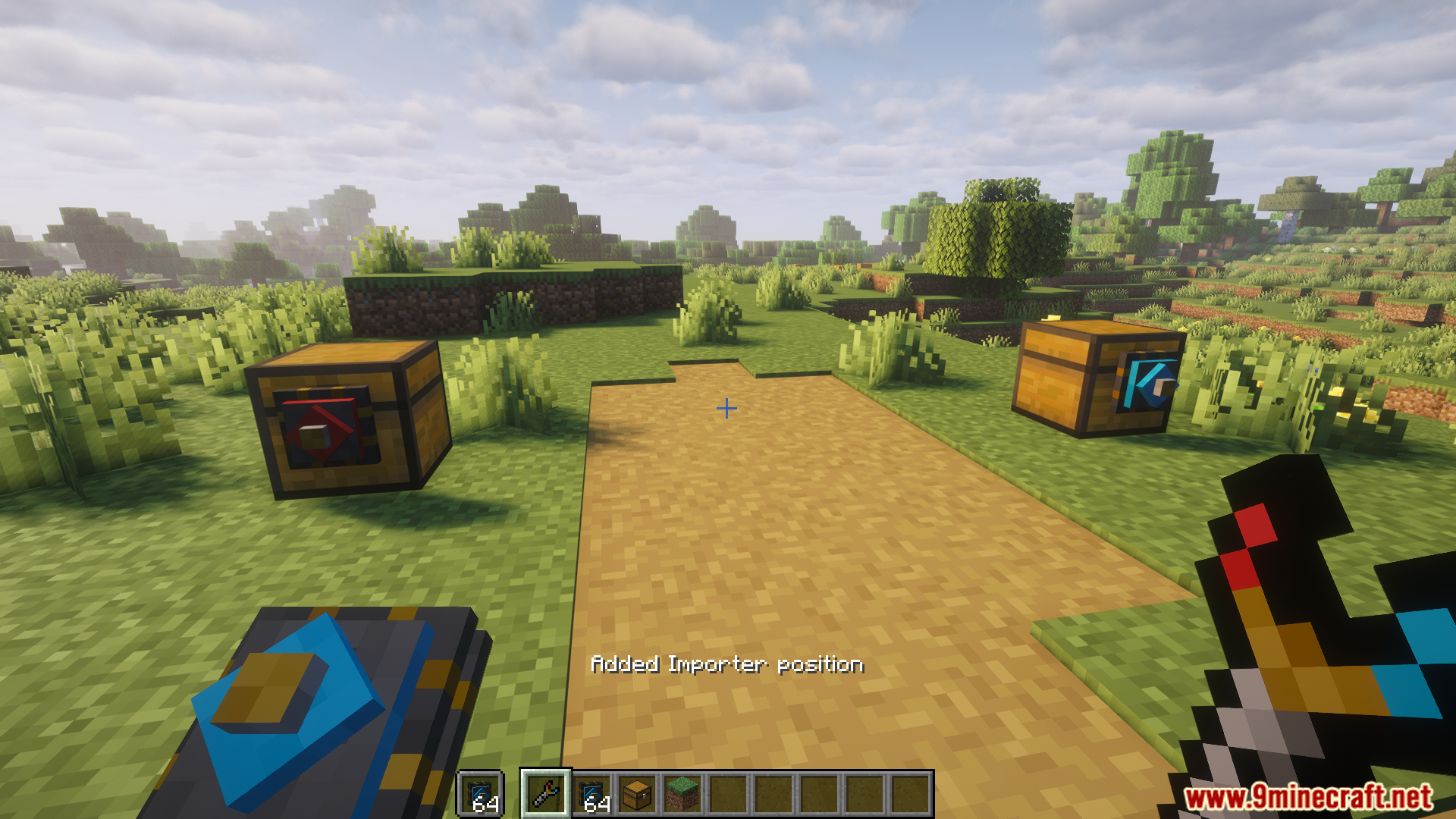Select the grass block in the hotbar
The height and width of the screenshot is (819, 1456).
point(682,795)
